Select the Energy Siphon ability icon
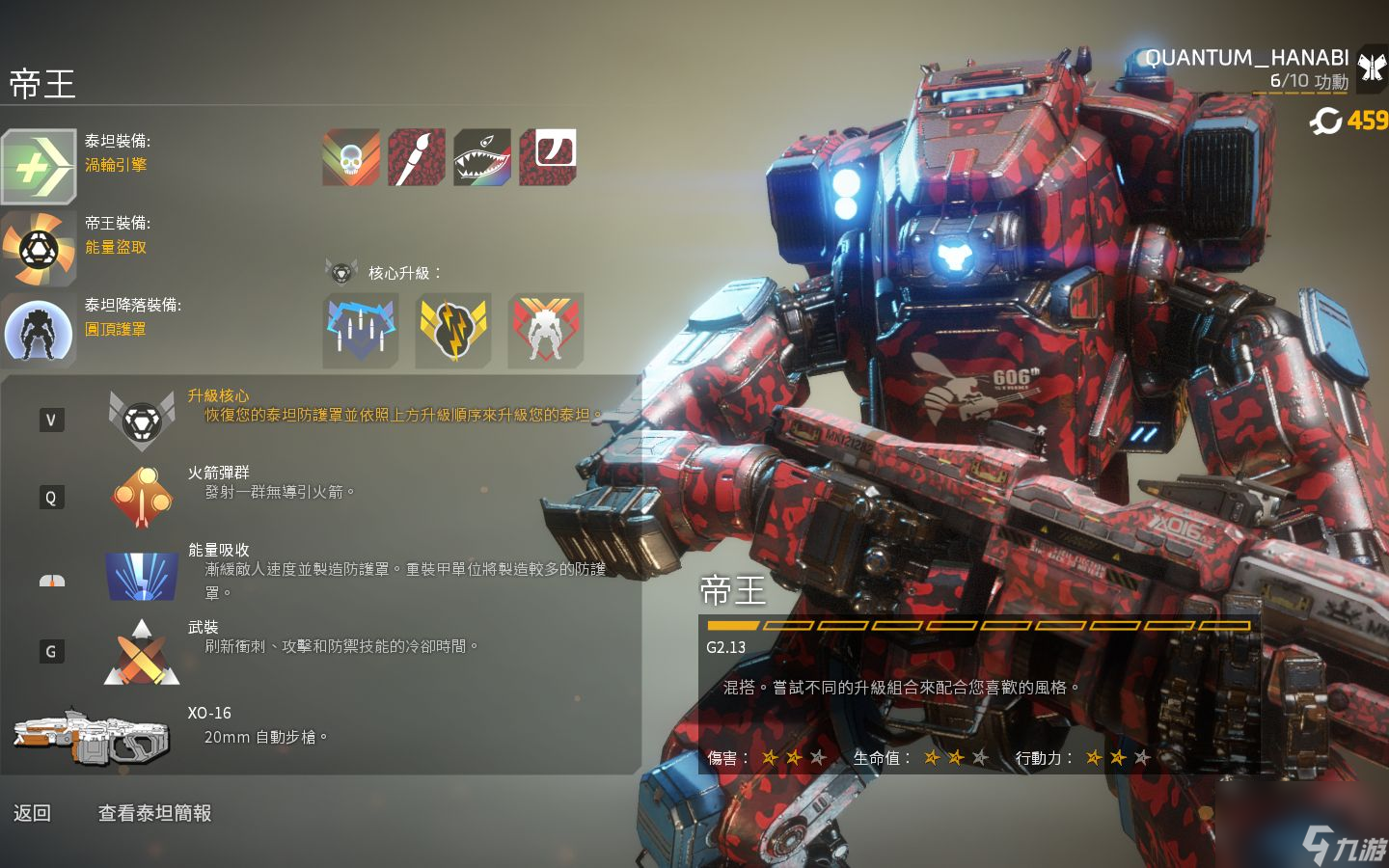Screen dimensions: 1389x868 [142, 576]
